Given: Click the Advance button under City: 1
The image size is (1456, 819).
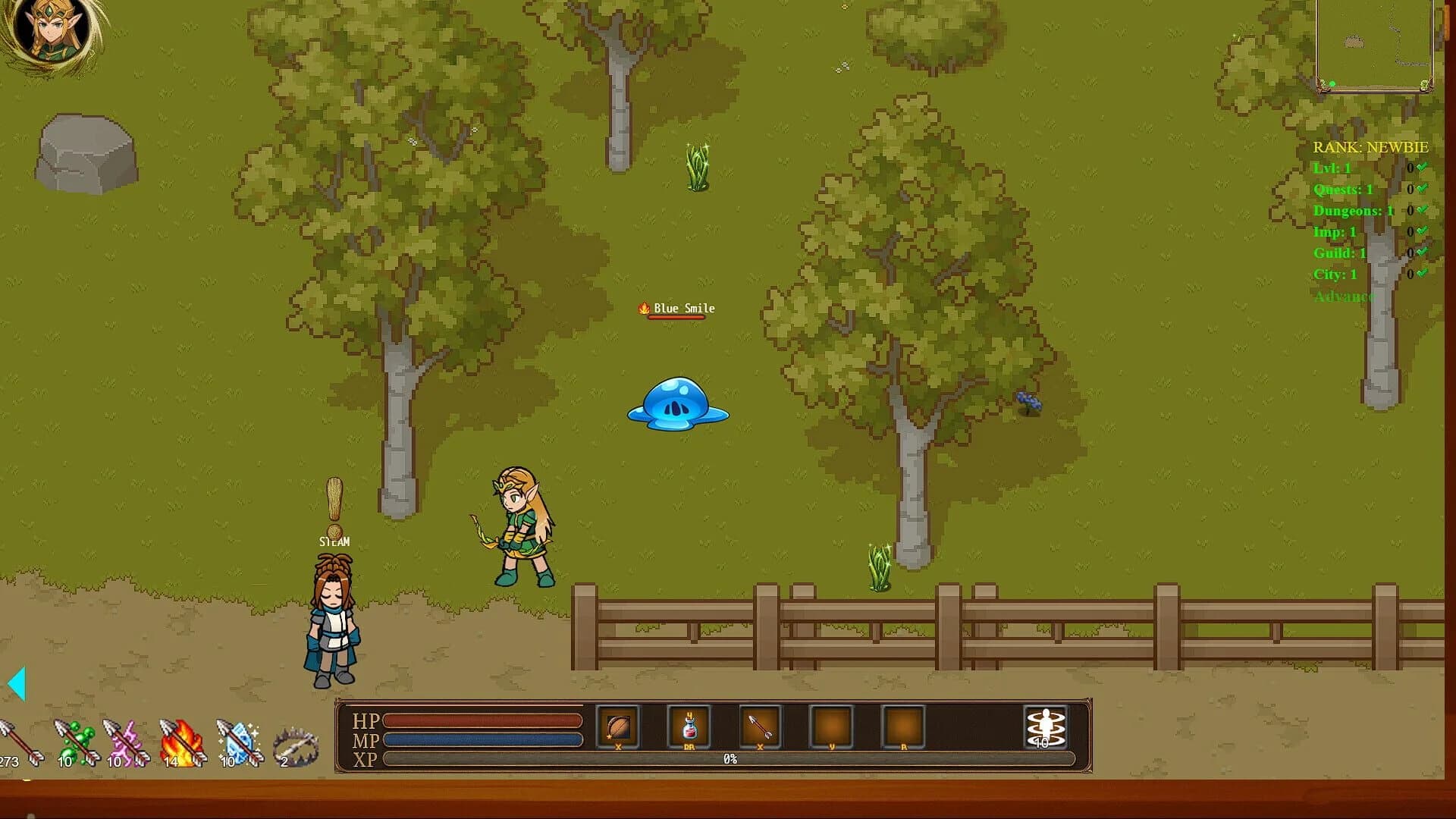Looking at the screenshot, I should (x=1345, y=297).
